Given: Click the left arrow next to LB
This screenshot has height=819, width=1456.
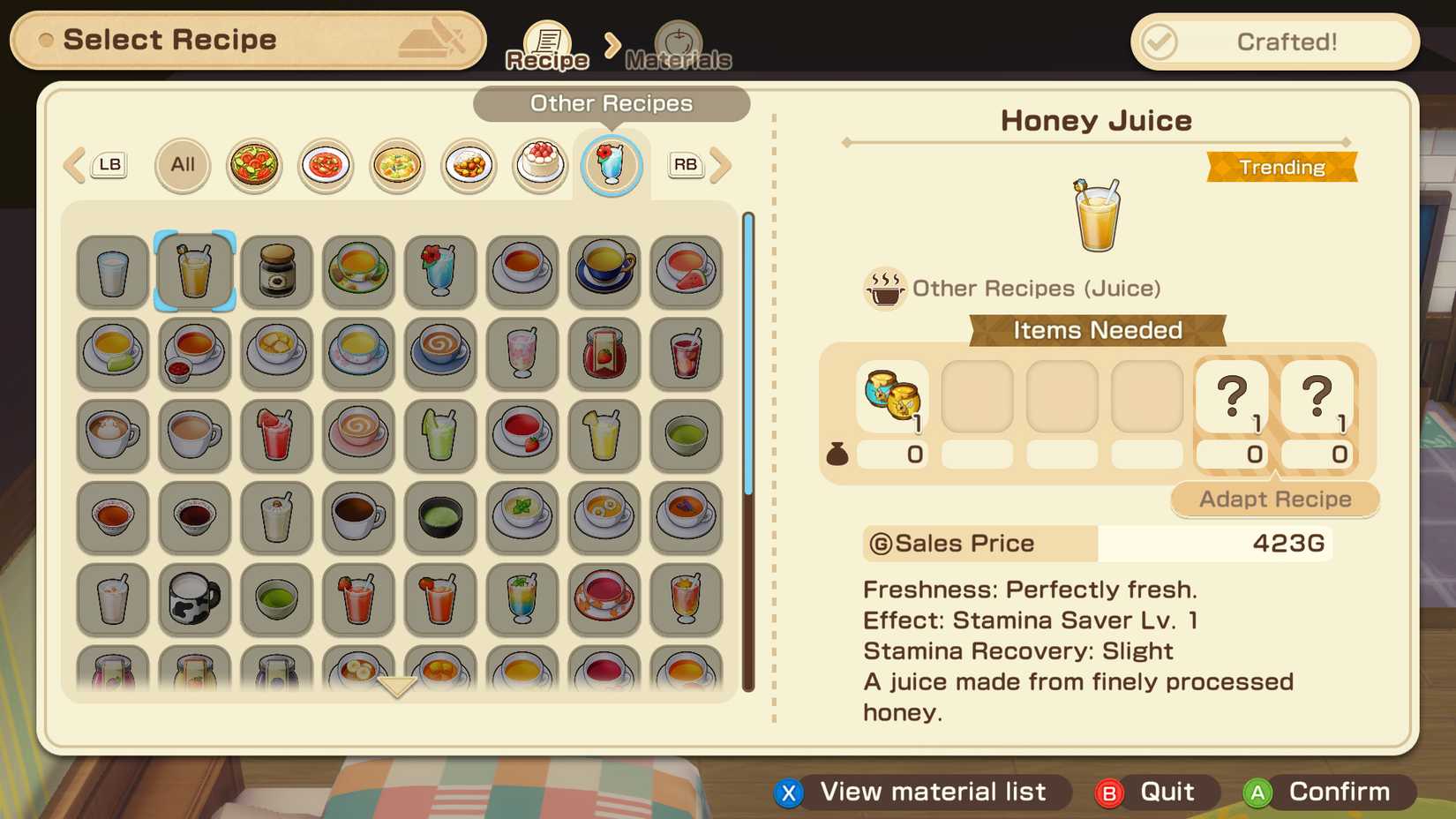Looking at the screenshot, I should pos(72,165).
